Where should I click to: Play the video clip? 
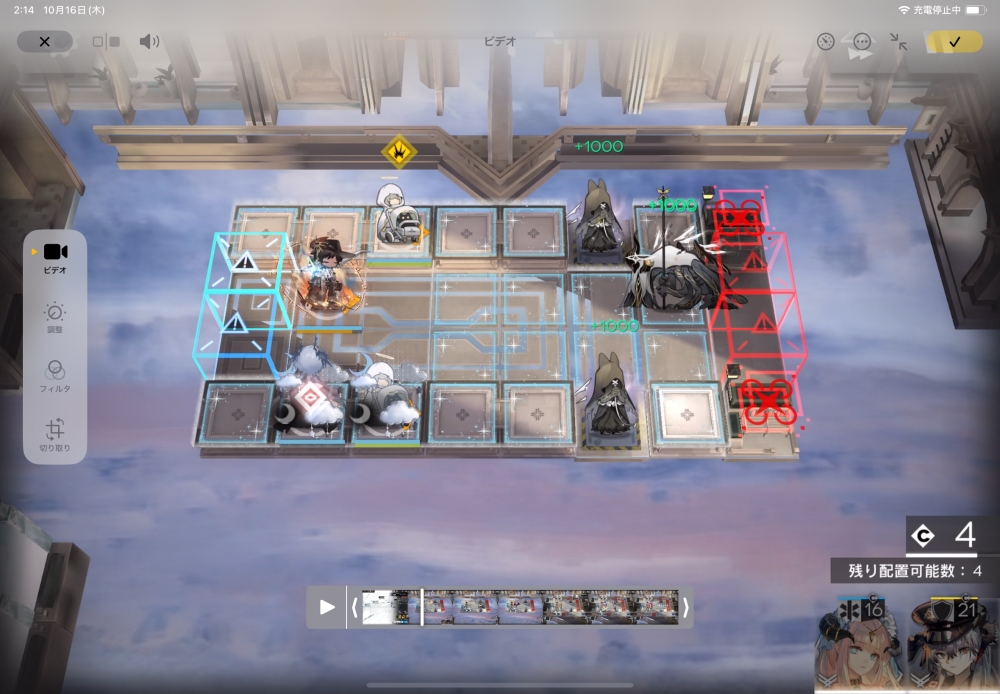coord(327,607)
